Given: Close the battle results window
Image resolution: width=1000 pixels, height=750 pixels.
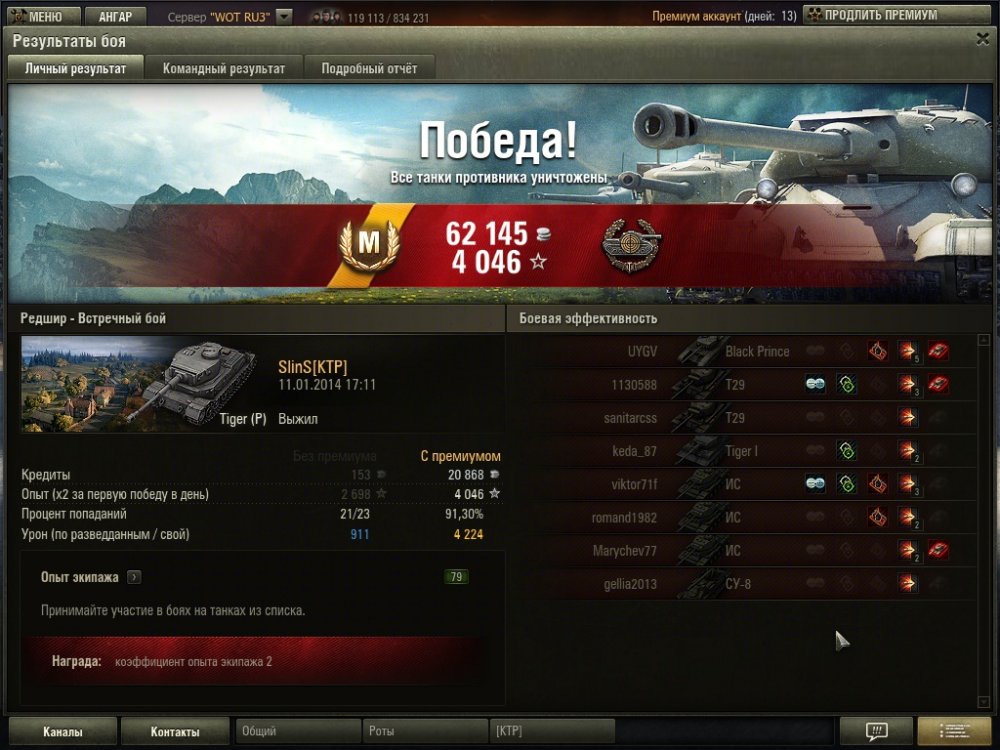Looking at the screenshot, I should [982, 38].
